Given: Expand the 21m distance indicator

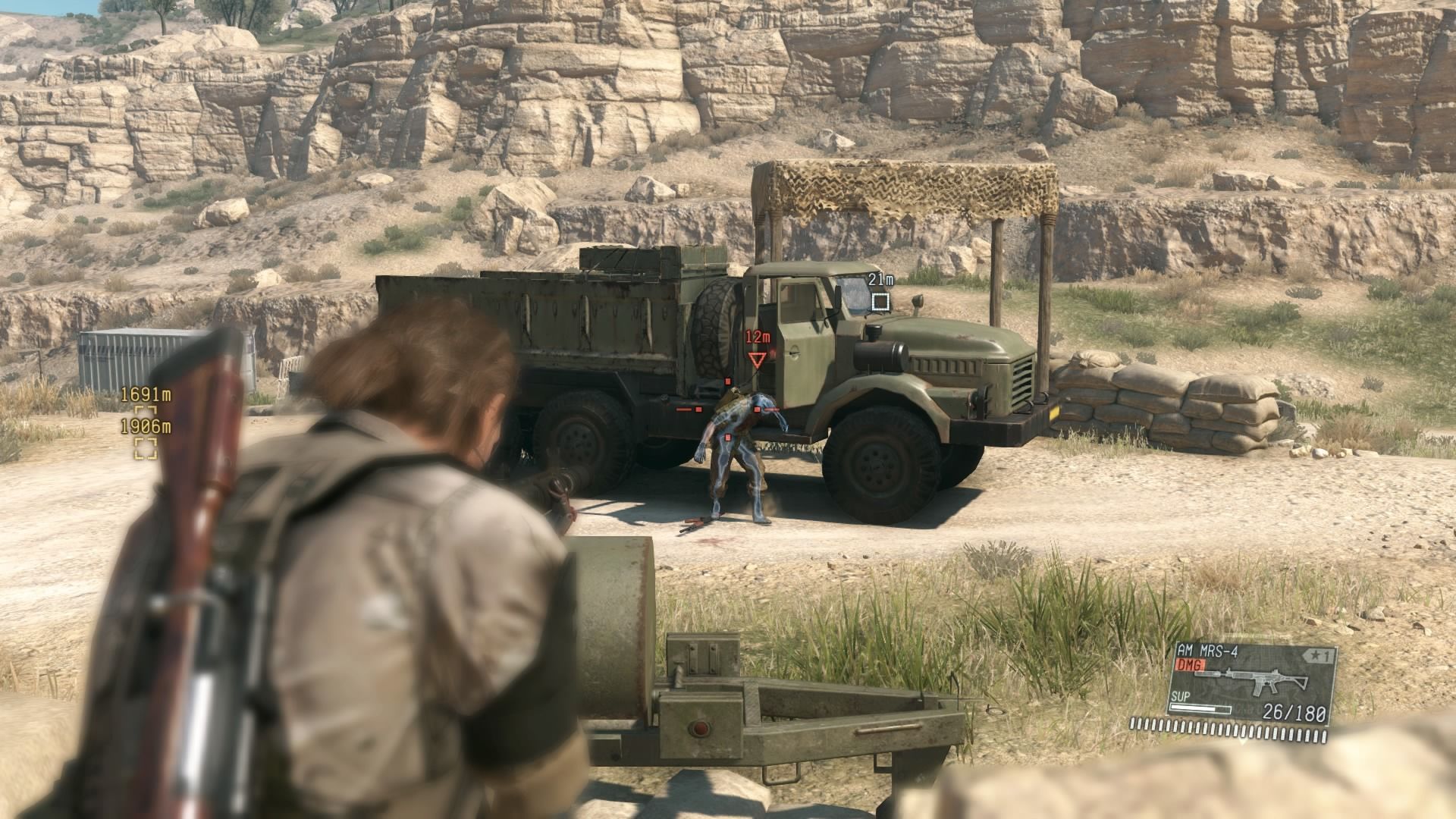Looking at the screenshot, I should [x=880, y=279].
